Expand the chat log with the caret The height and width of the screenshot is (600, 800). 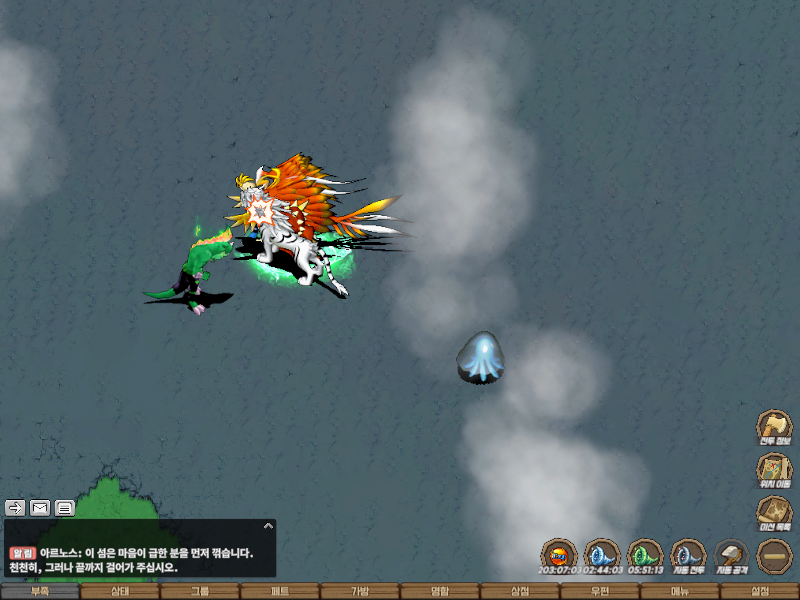[267, 525]
